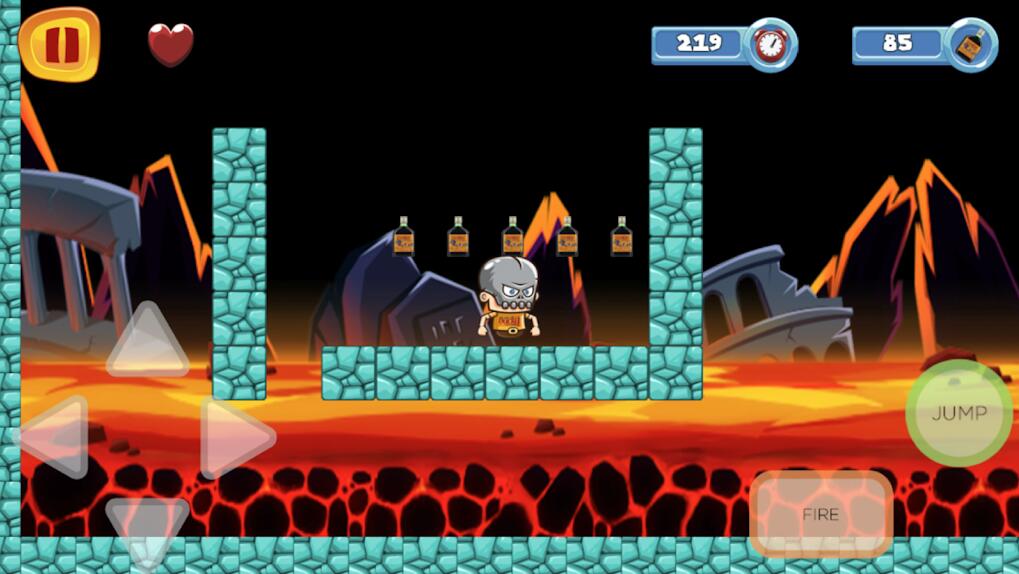The width and height of the screenshot is (1019, 574).
Task: Pause the game with the orange button
Action: click(x=59, y=44)
